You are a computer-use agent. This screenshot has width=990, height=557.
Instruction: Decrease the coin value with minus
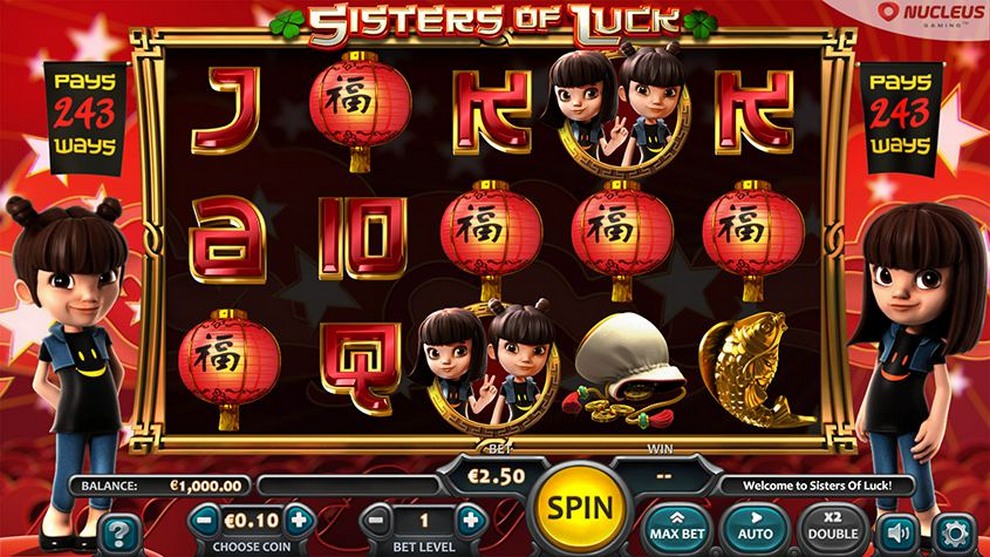(x=204, y=520)
